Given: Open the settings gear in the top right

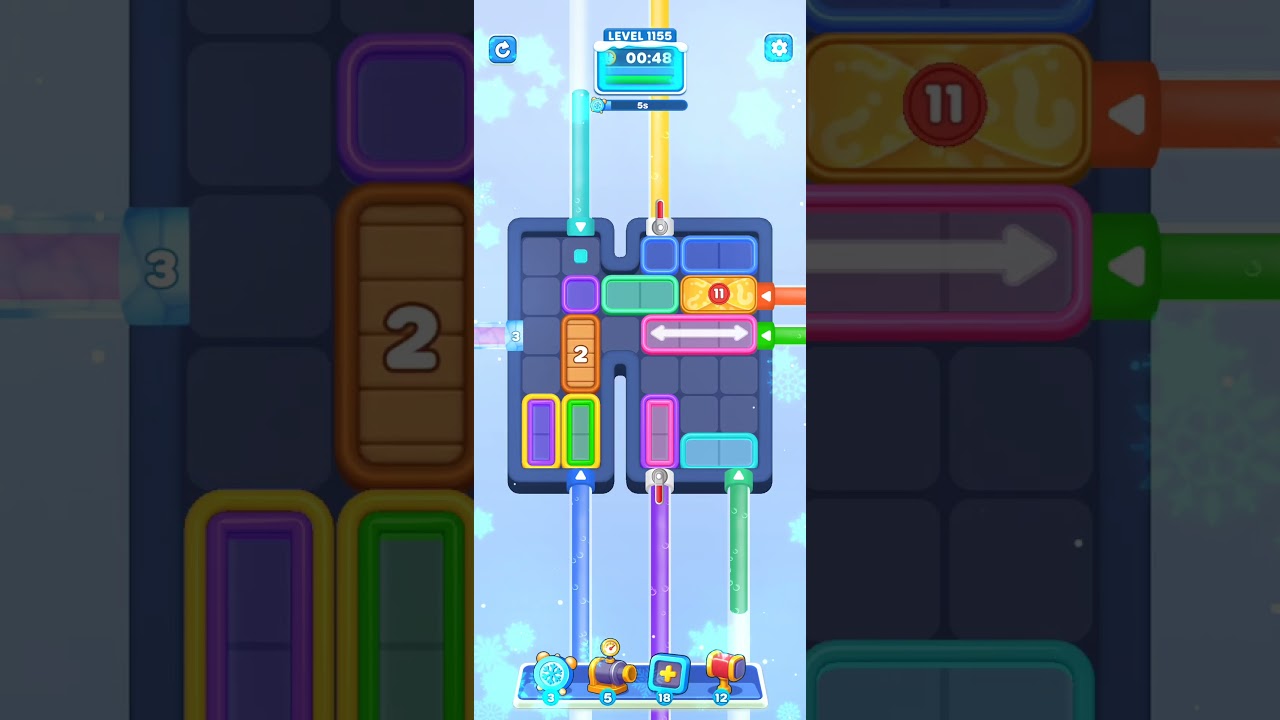Looking at the screenshot, I should click(779, 48).
